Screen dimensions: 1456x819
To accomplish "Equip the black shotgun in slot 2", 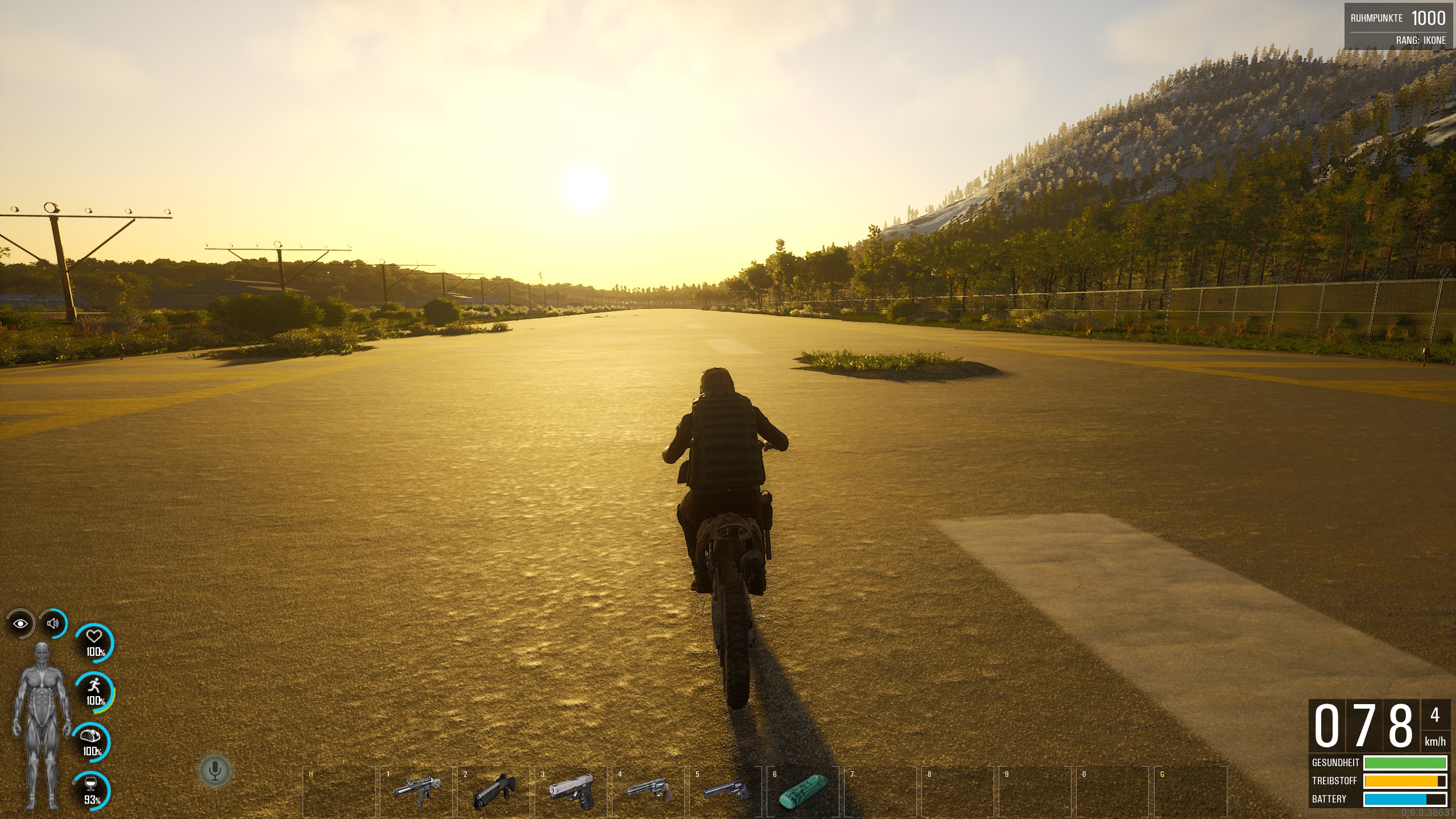I will point(494,789).
